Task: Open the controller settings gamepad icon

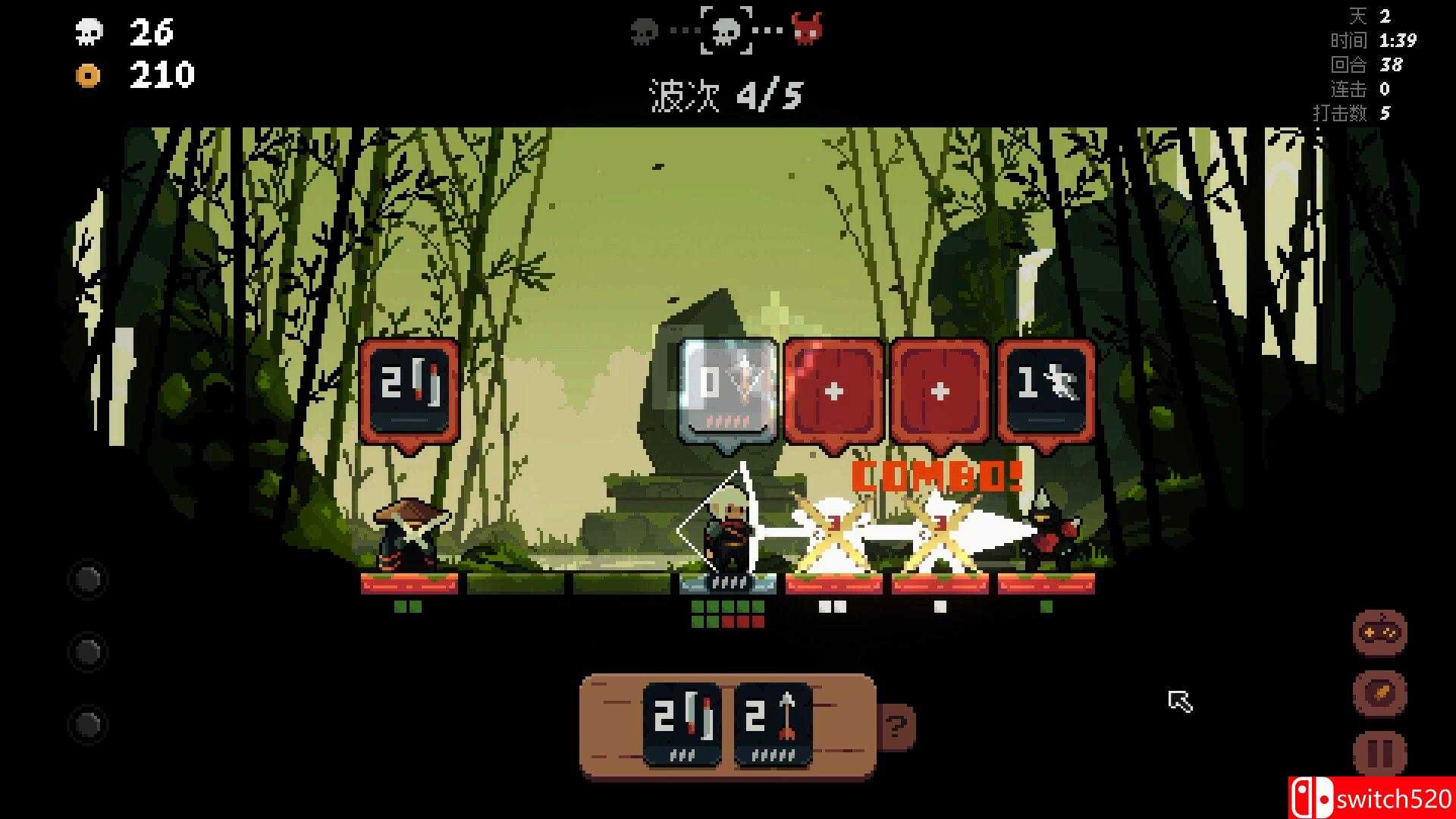Action: (1382, 633)
